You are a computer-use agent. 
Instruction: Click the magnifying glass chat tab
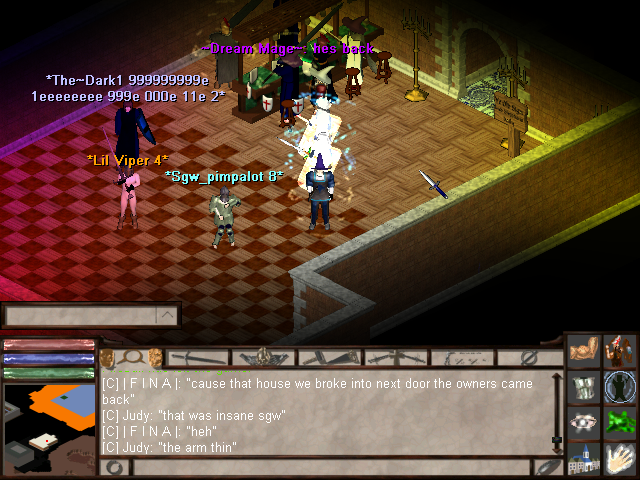(132, 357)
